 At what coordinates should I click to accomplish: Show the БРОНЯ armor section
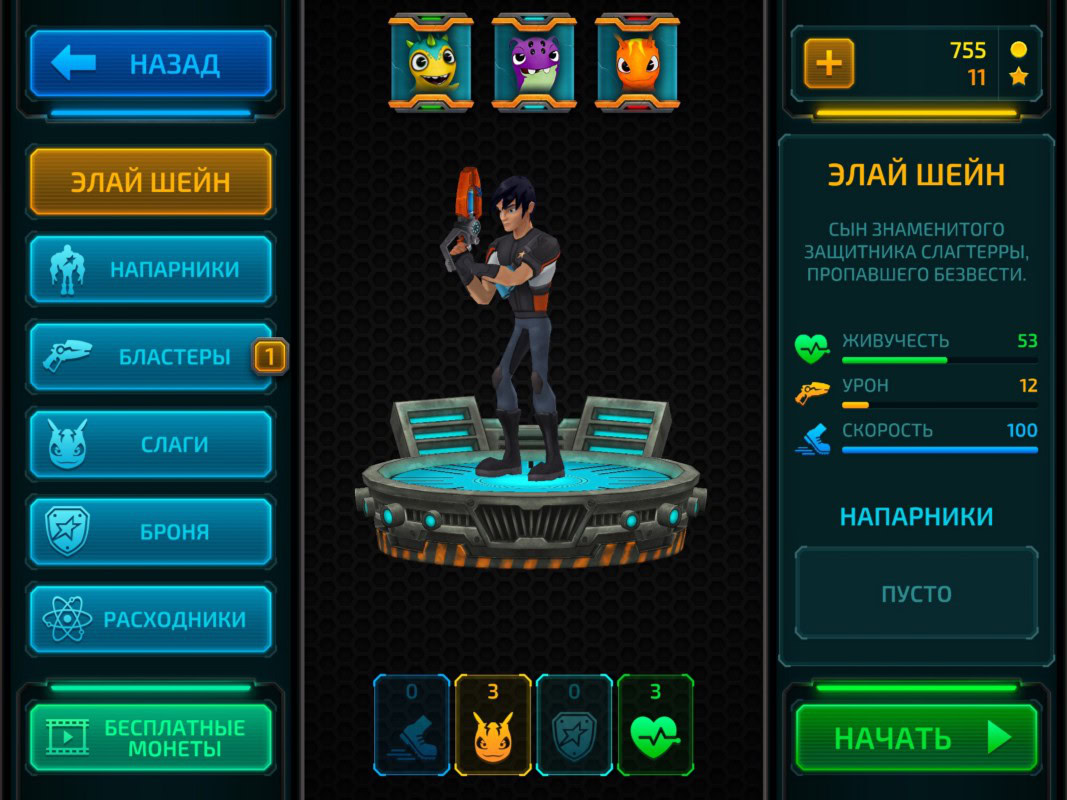click(150, 532)
